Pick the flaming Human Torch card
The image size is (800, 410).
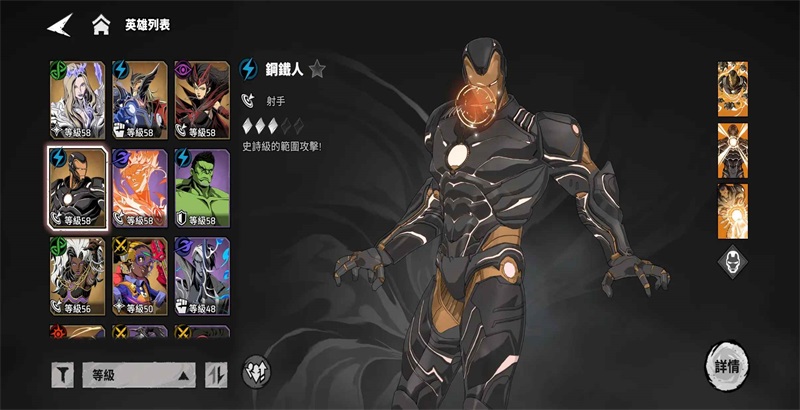click(140, 188)
